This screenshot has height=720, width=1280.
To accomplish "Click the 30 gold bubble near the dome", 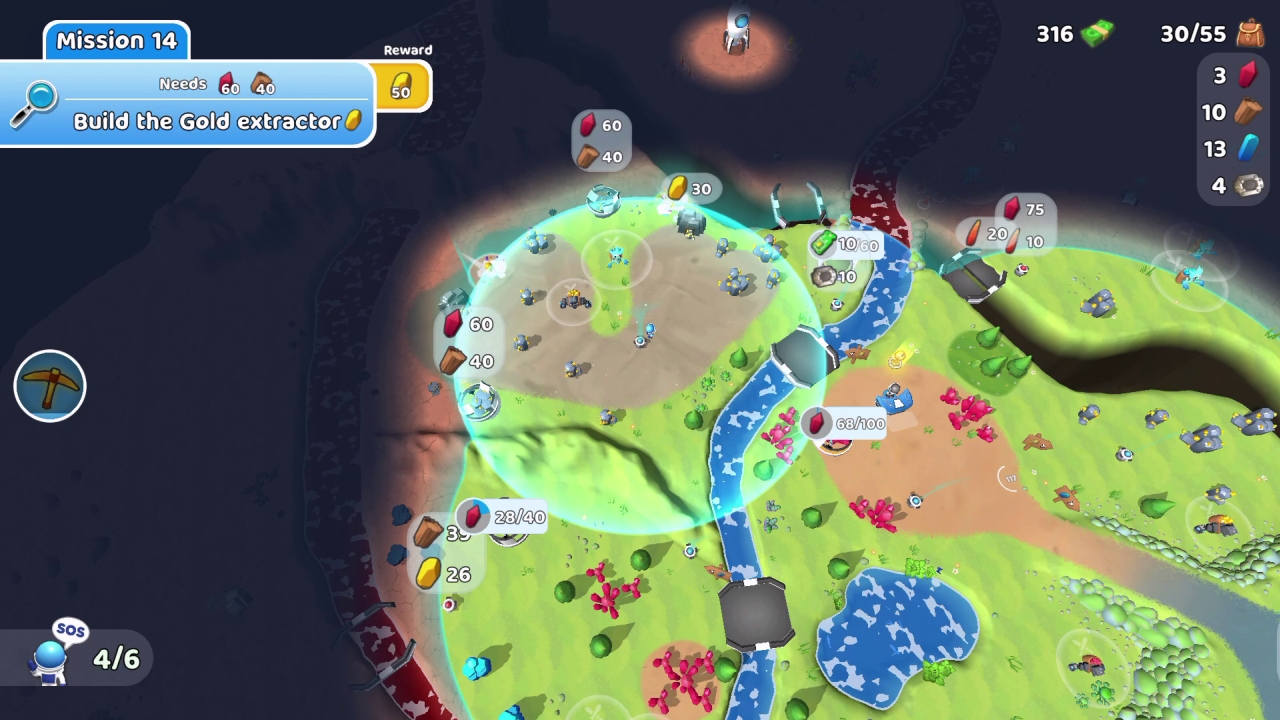I will click(692, 188).
